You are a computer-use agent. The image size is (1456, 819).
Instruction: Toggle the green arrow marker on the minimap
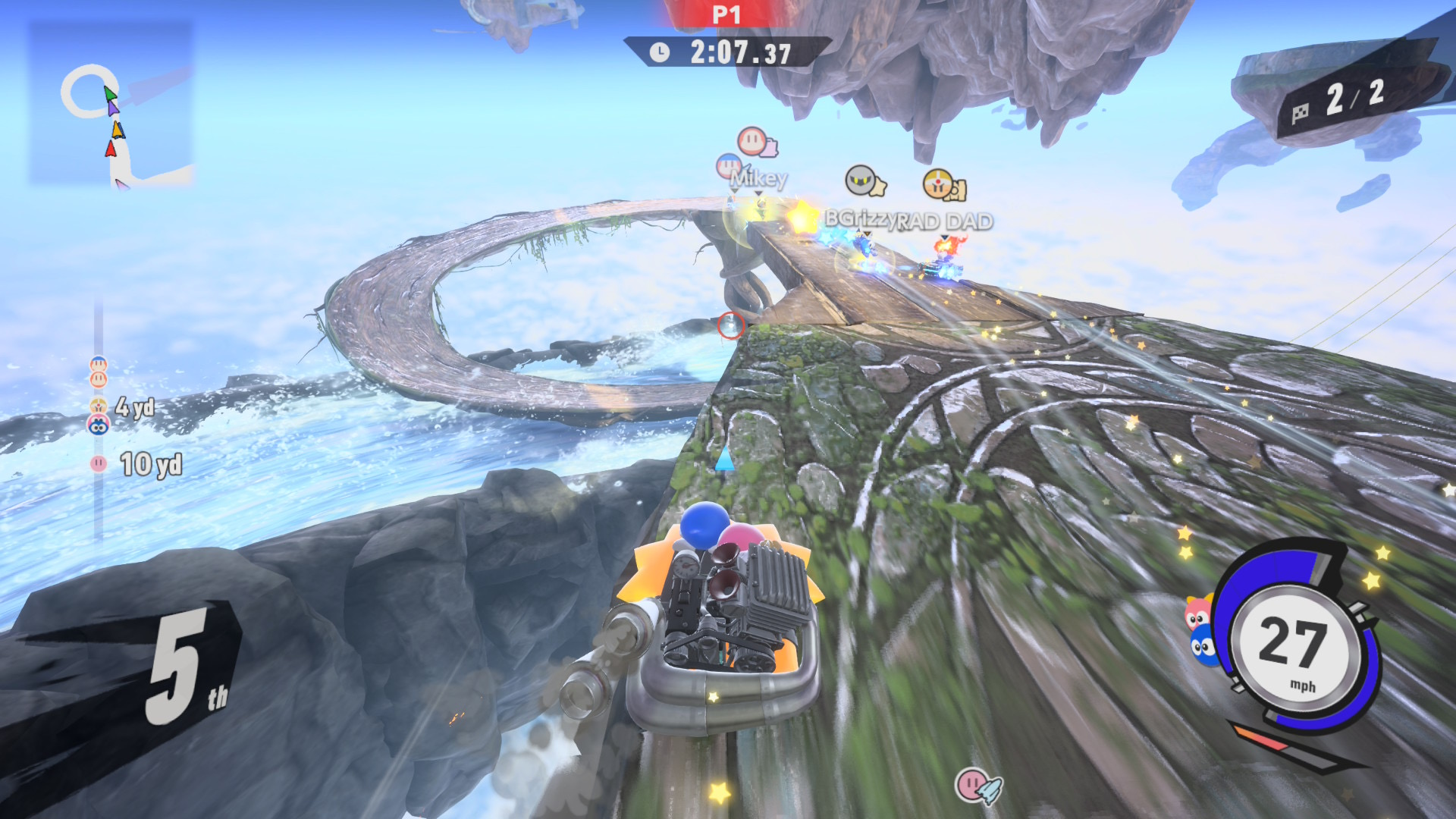pos(110,93)
